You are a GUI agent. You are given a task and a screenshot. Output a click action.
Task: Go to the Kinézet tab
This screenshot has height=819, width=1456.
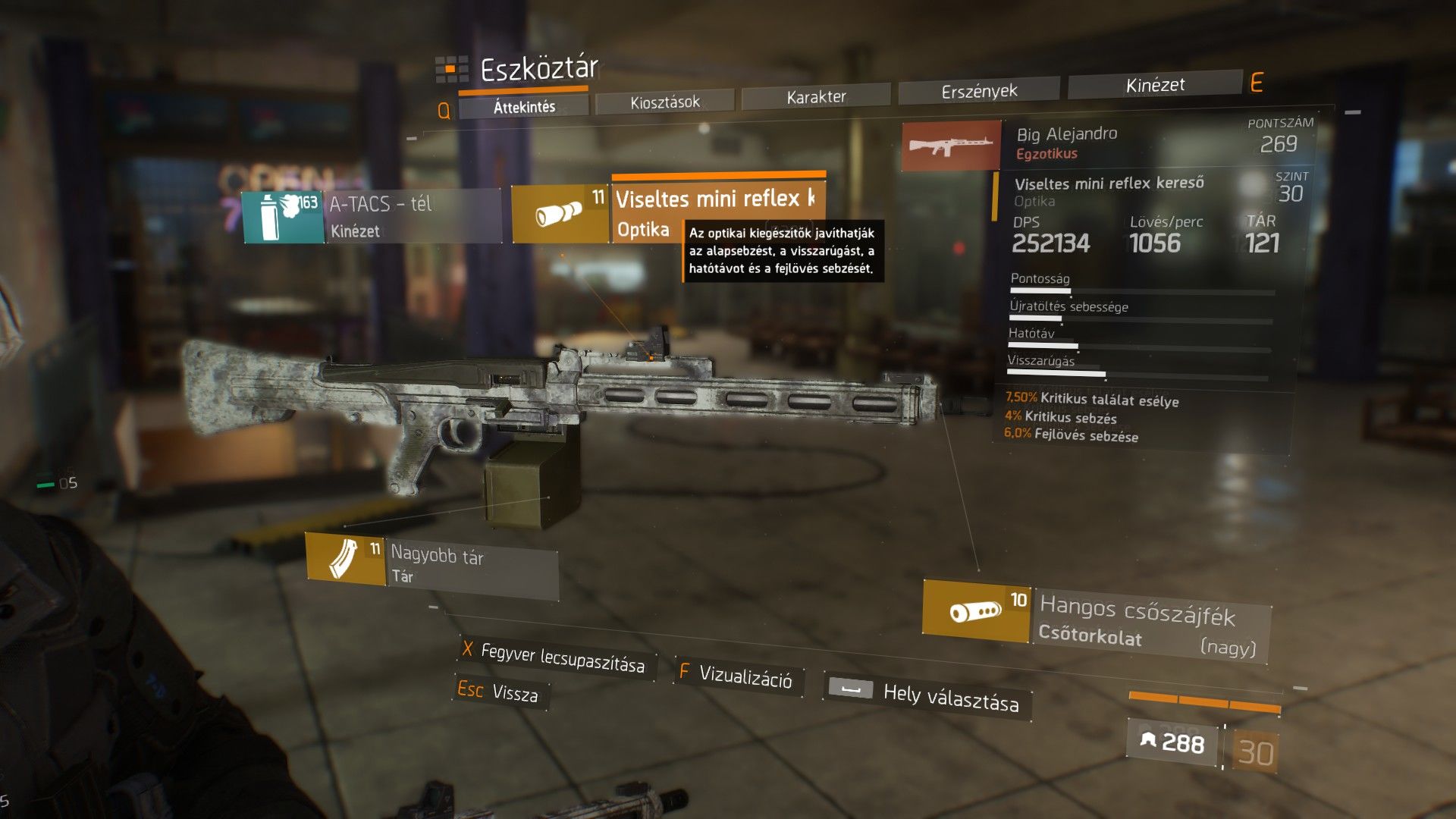coord(1155,85)
